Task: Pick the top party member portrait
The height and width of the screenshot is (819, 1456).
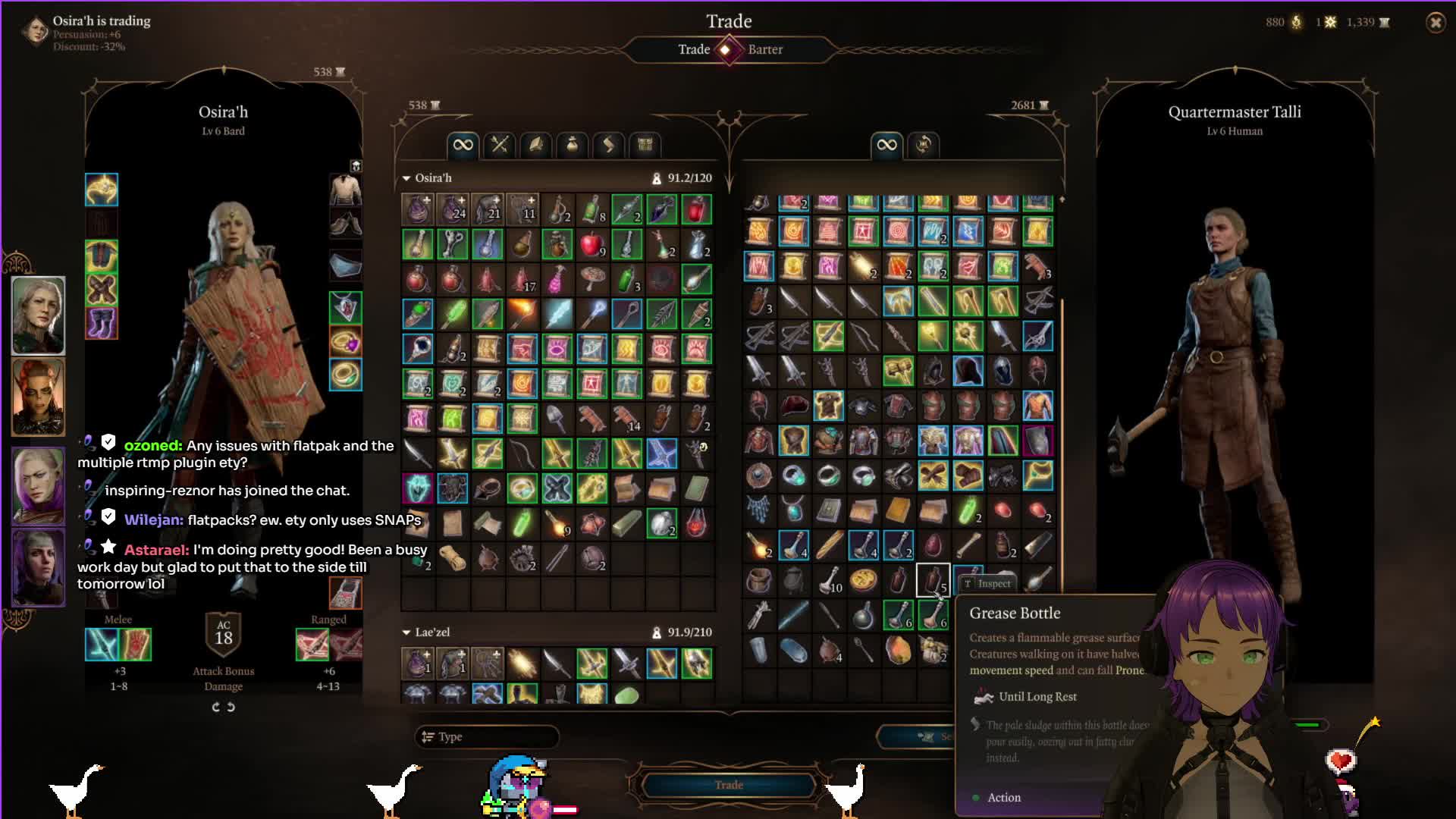Action: coord(38,315)
